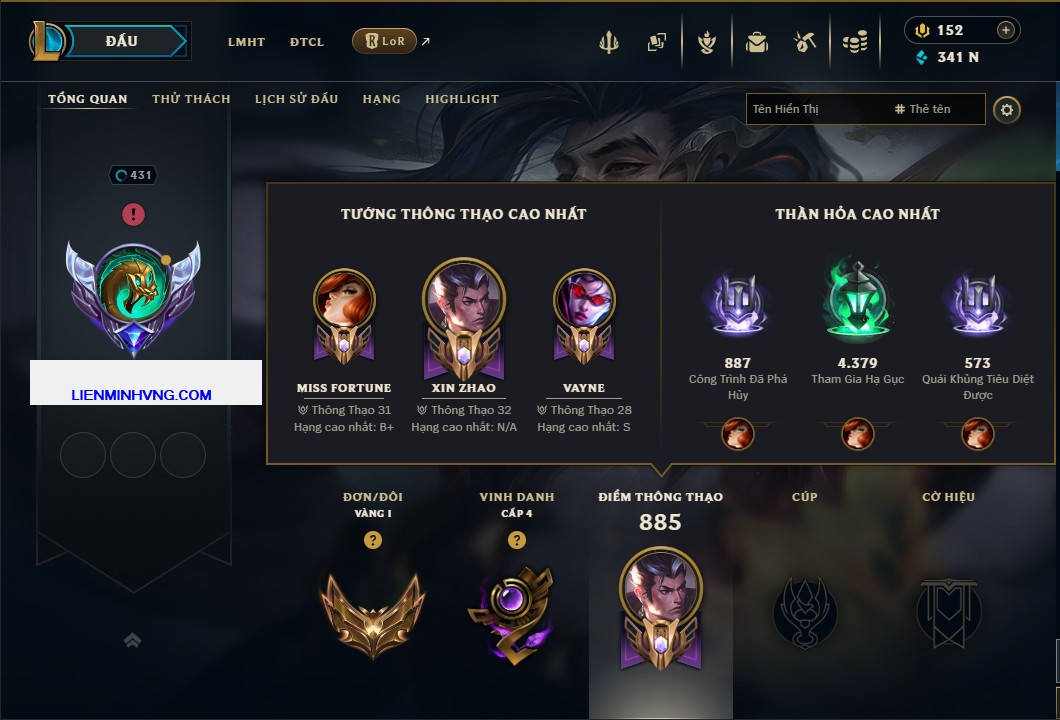The width and height of the screenshot is (1060, 720).
Task: Show the HIGHLIGHT tab
Action: point(461,99)
